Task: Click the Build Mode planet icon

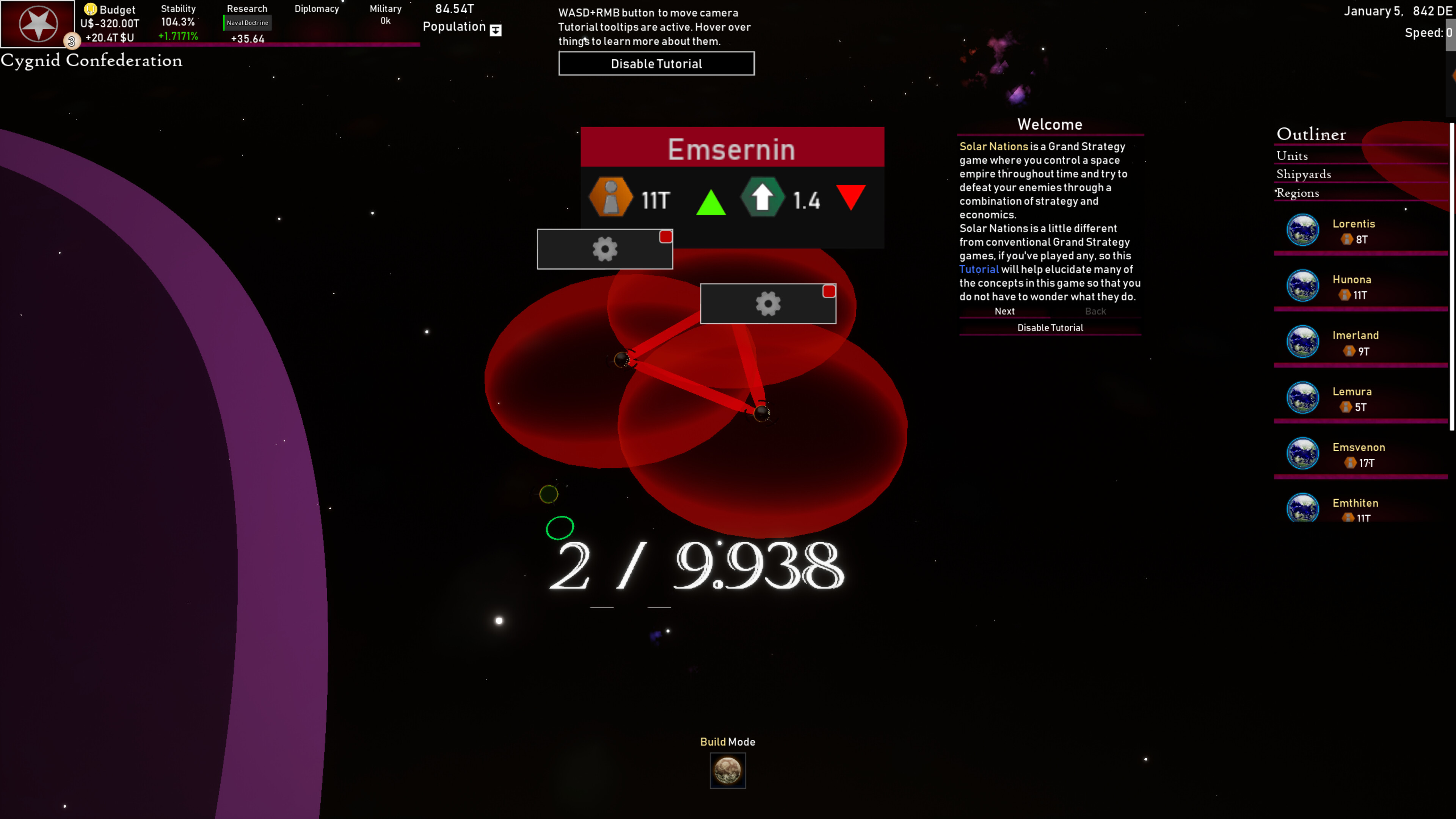Action: (x=728, y=771)
